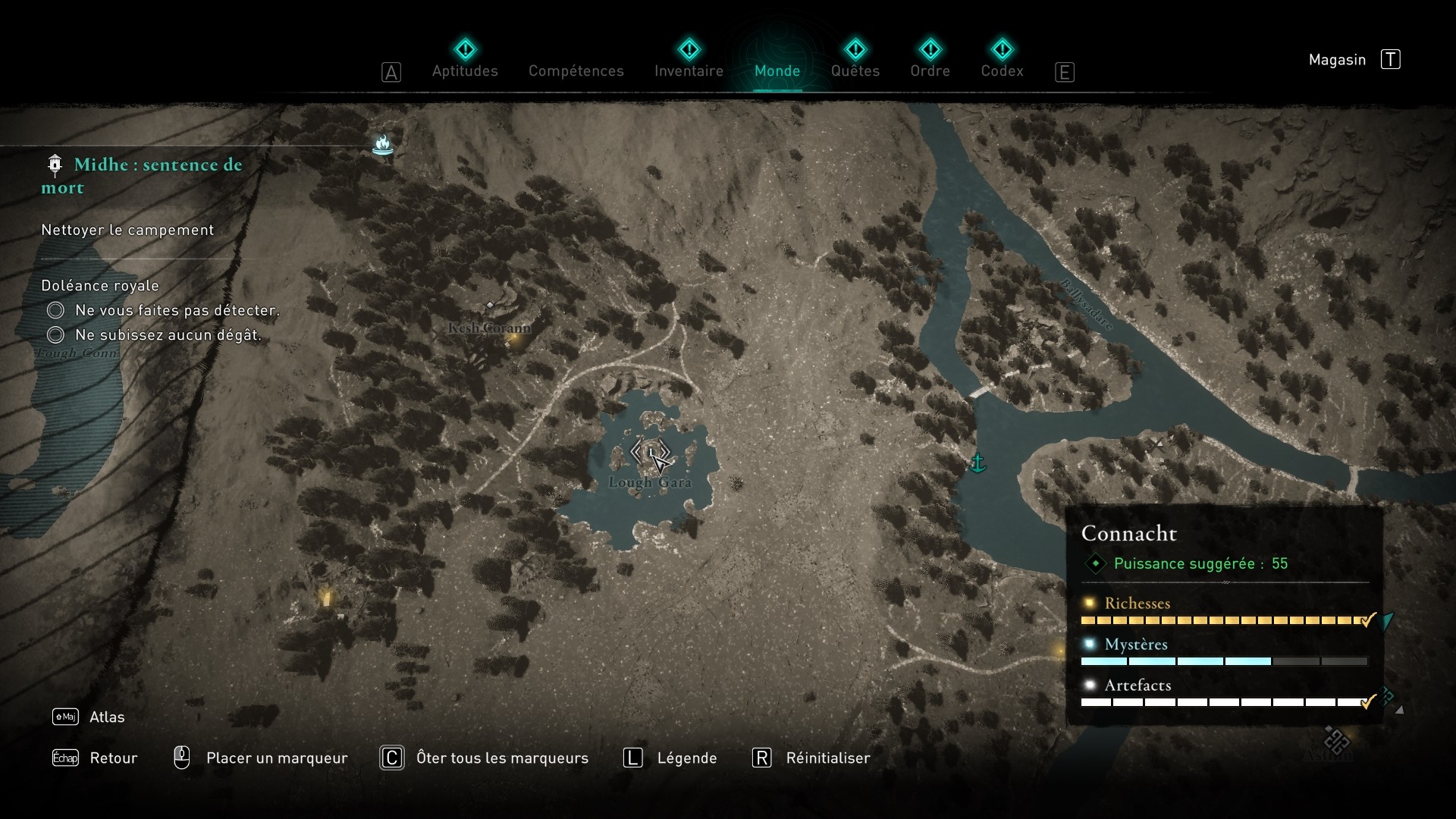Expand the arrow below the Artefacts row

click(x=1401, y=711)
